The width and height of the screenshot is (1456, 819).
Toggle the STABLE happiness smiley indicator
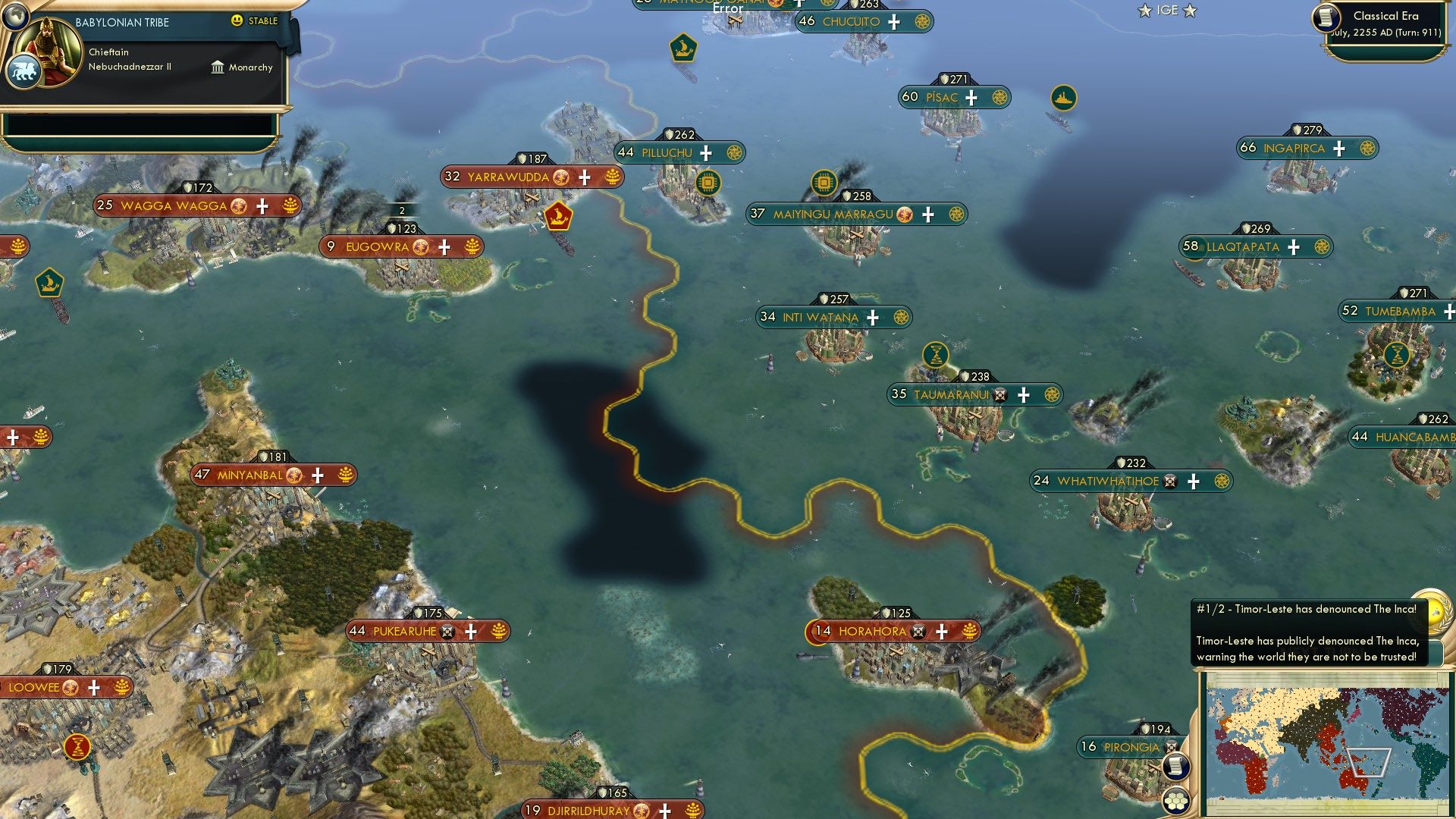click(x=237, y=20)
